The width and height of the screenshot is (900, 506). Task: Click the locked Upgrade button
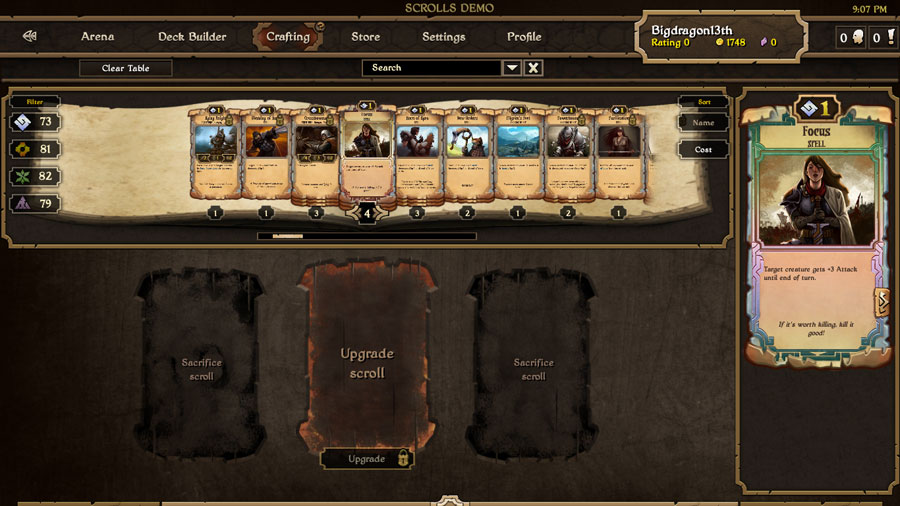(x=366, y=459)
